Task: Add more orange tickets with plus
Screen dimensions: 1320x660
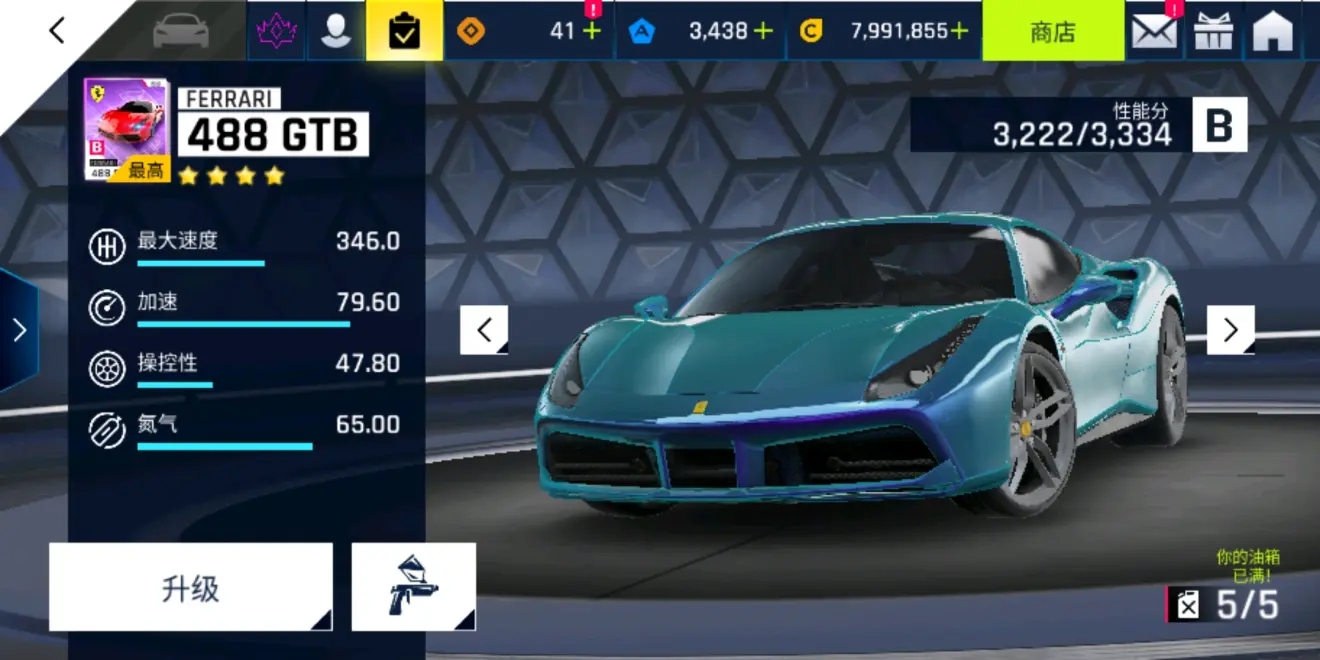Action: click(592, 31)
